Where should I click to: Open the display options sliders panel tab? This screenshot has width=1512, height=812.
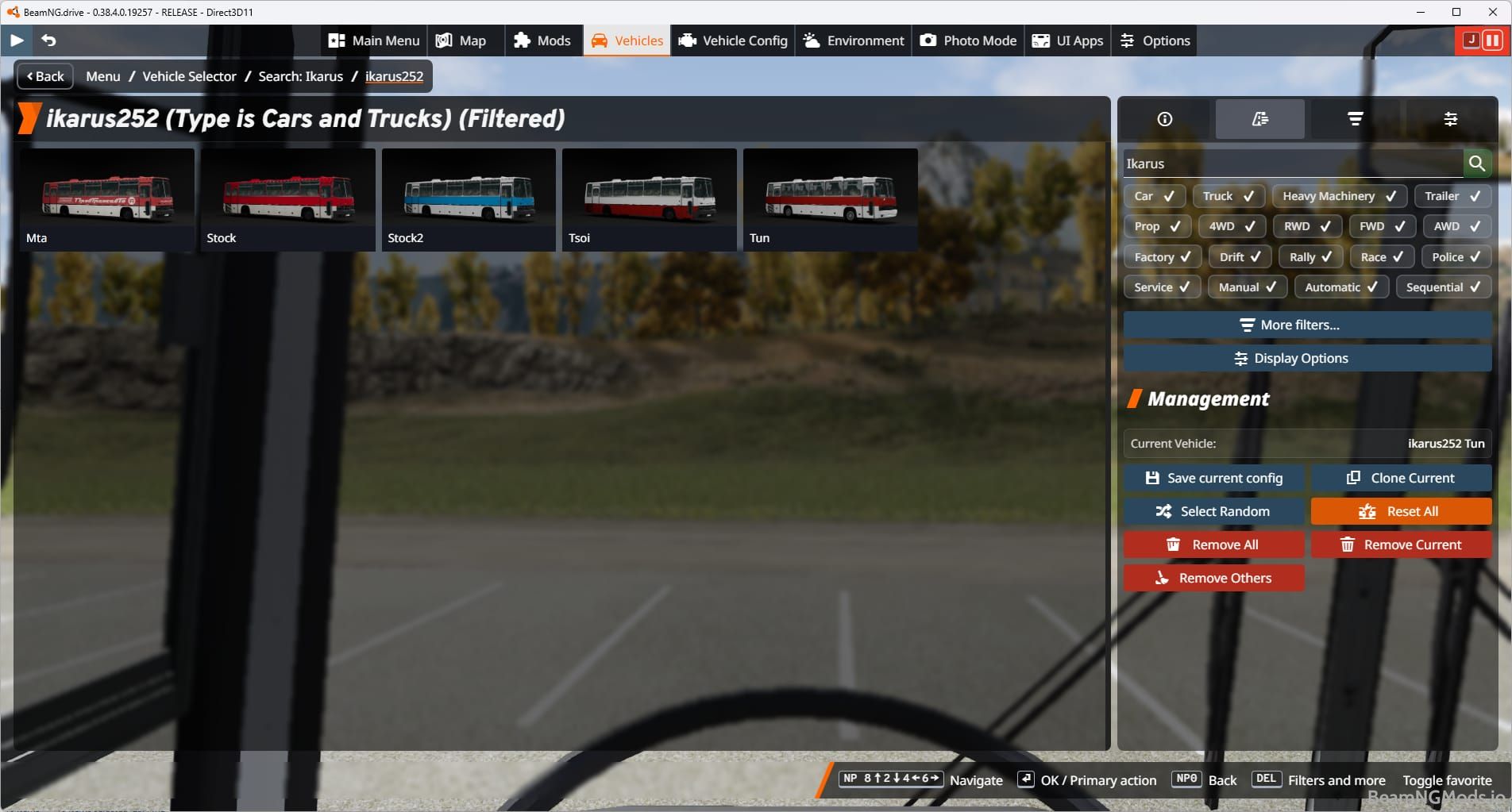[x=1451, y=119]
